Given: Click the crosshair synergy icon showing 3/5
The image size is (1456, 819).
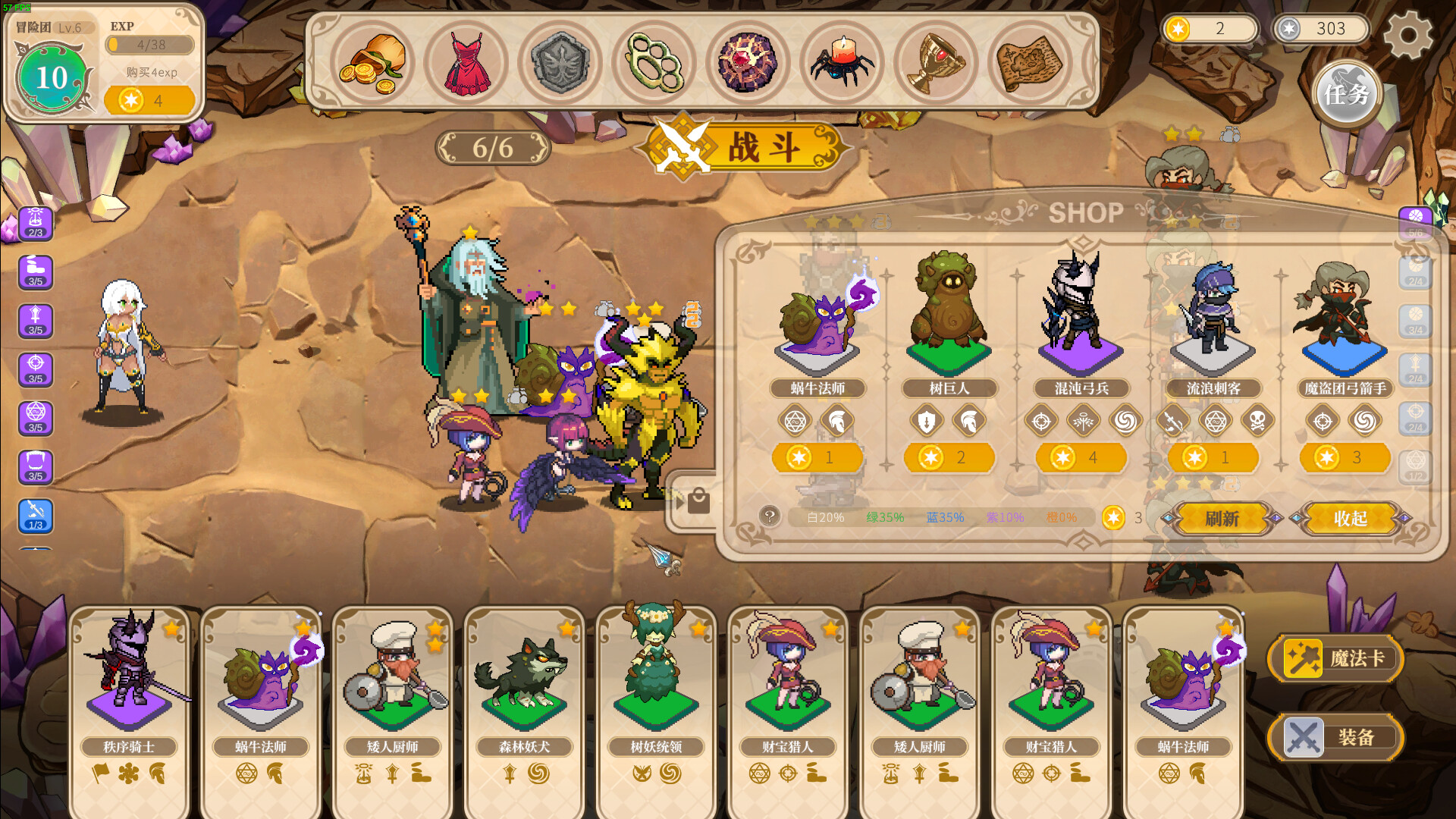Looking at the screenshot, I should (x=35, y=369).
